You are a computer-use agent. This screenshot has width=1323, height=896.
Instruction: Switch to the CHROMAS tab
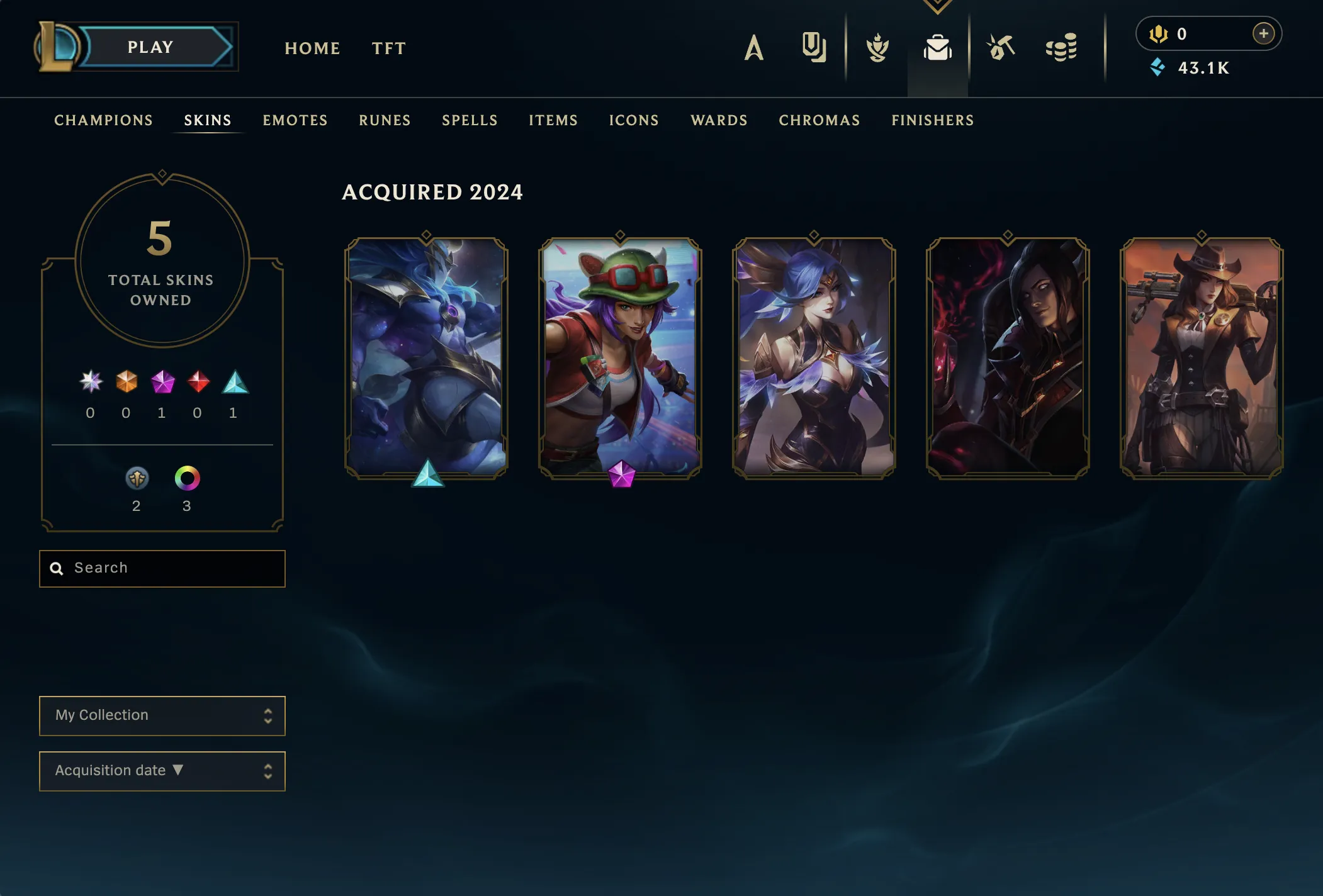pos(819,120)
